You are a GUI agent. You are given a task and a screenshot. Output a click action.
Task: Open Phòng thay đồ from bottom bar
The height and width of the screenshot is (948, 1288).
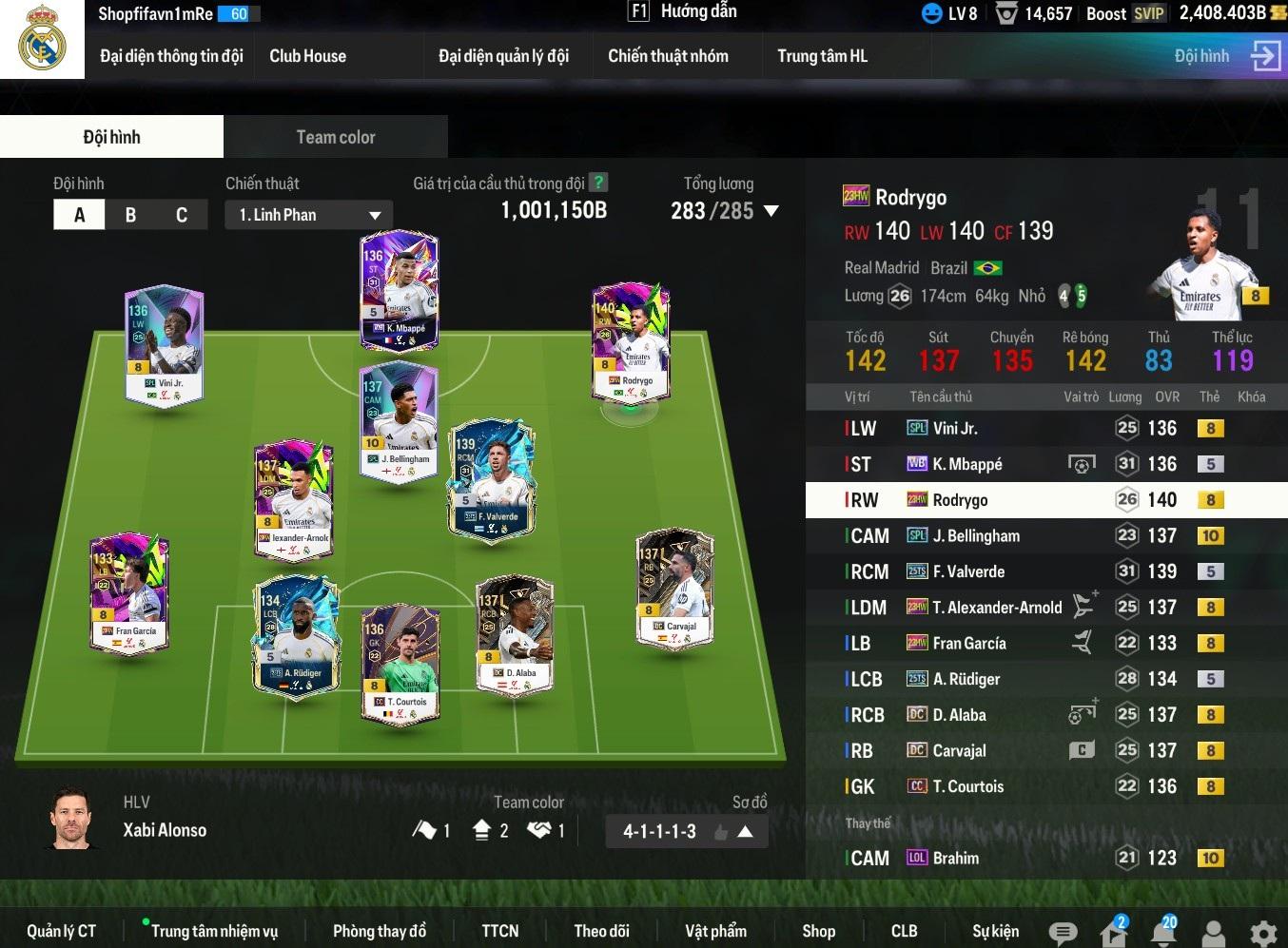click(x=379, y=931)
